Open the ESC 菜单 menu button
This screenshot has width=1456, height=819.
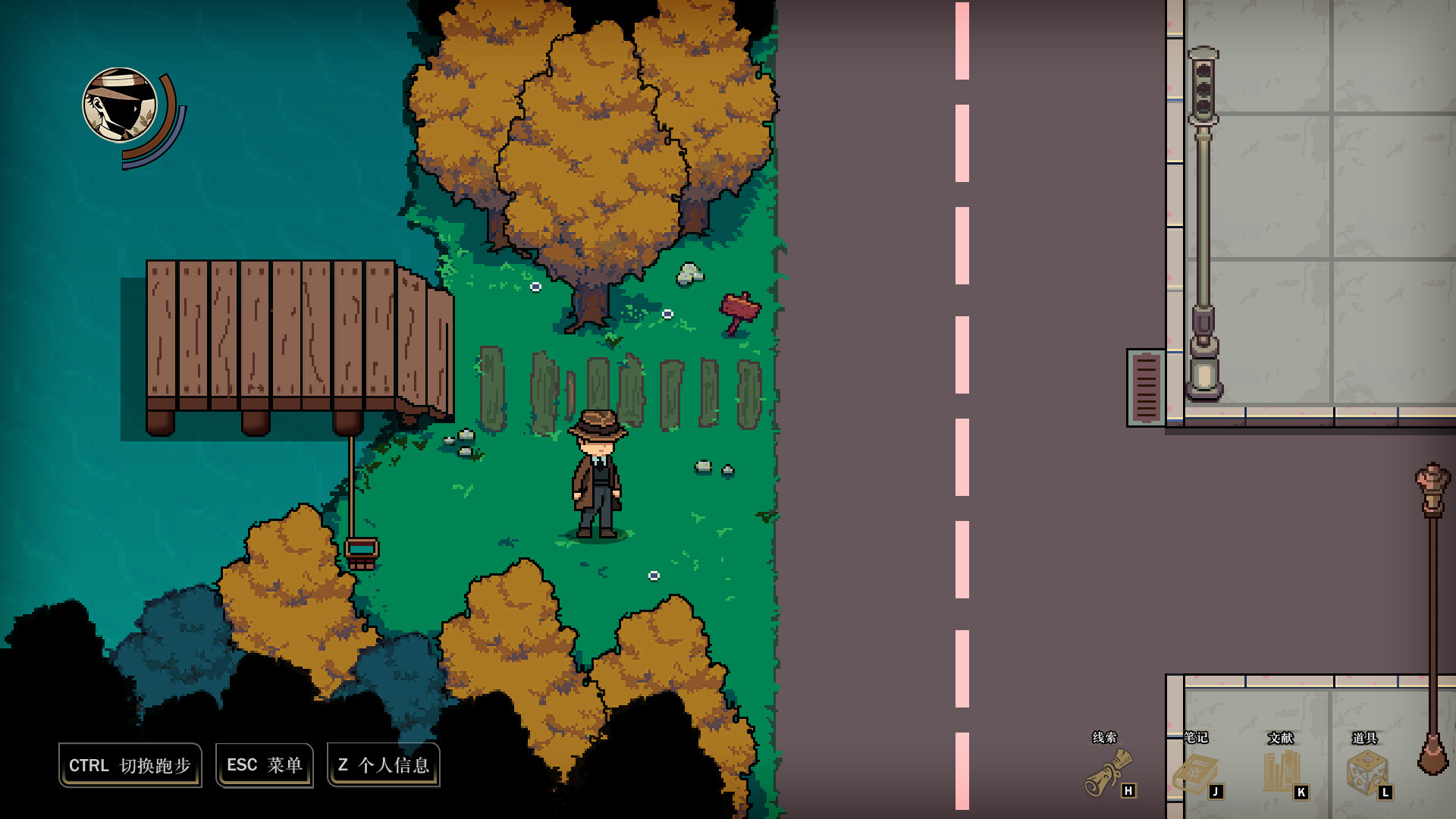pyautogui.click(x=264, y=765)
